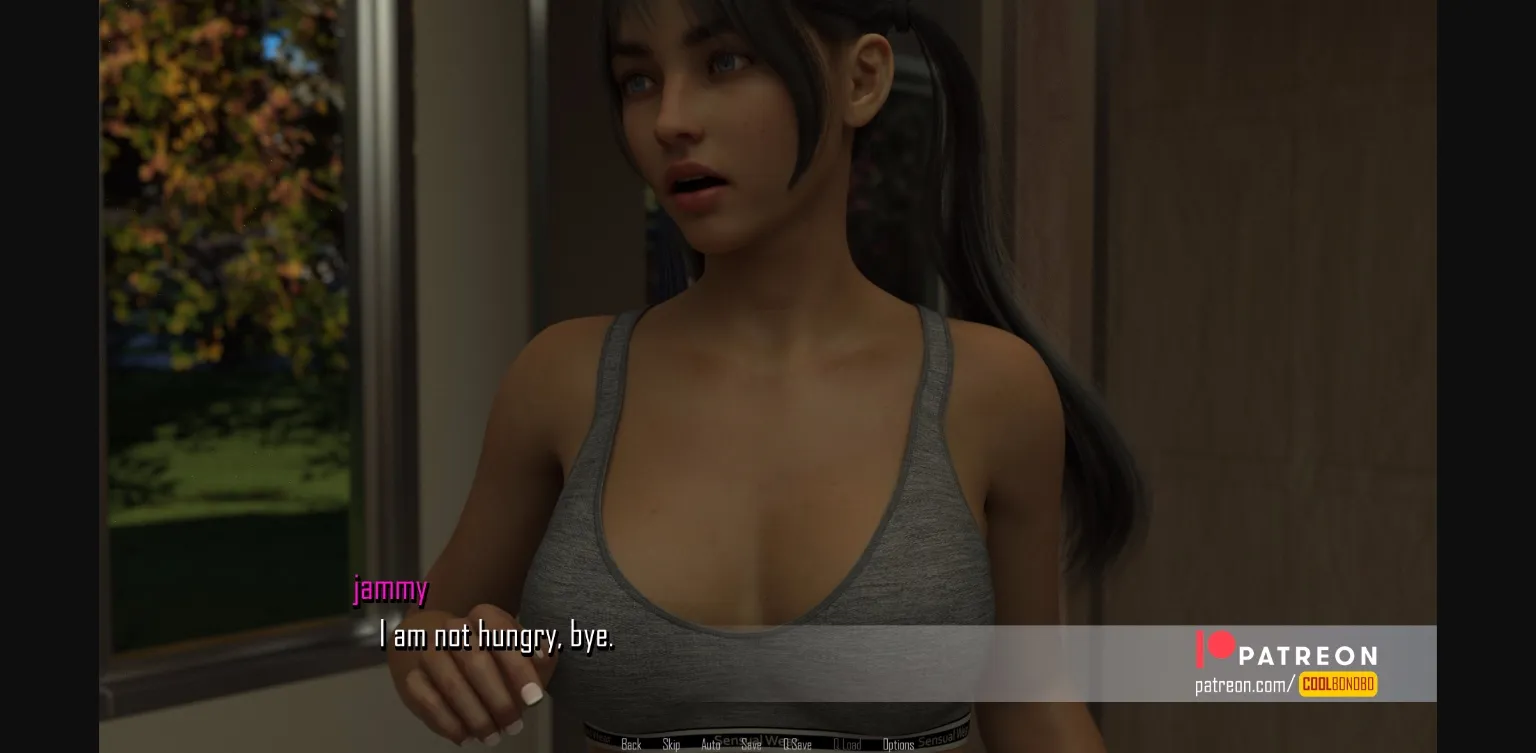Select Save from the quick menu
Image resolution: width=1536 pixels, height=753 pixels.
coord(752,745)
